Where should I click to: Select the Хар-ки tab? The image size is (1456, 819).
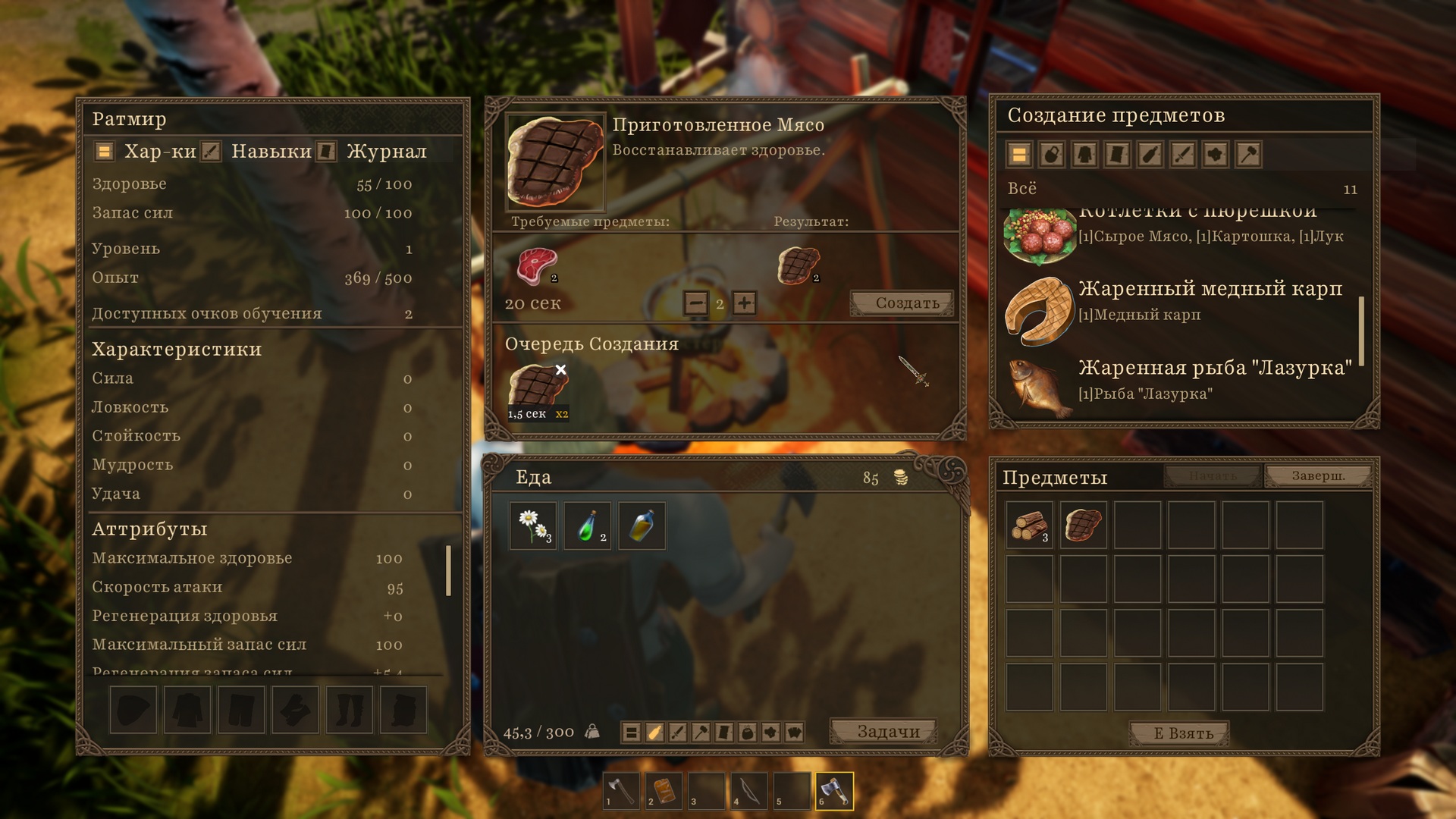coord(159,152)
